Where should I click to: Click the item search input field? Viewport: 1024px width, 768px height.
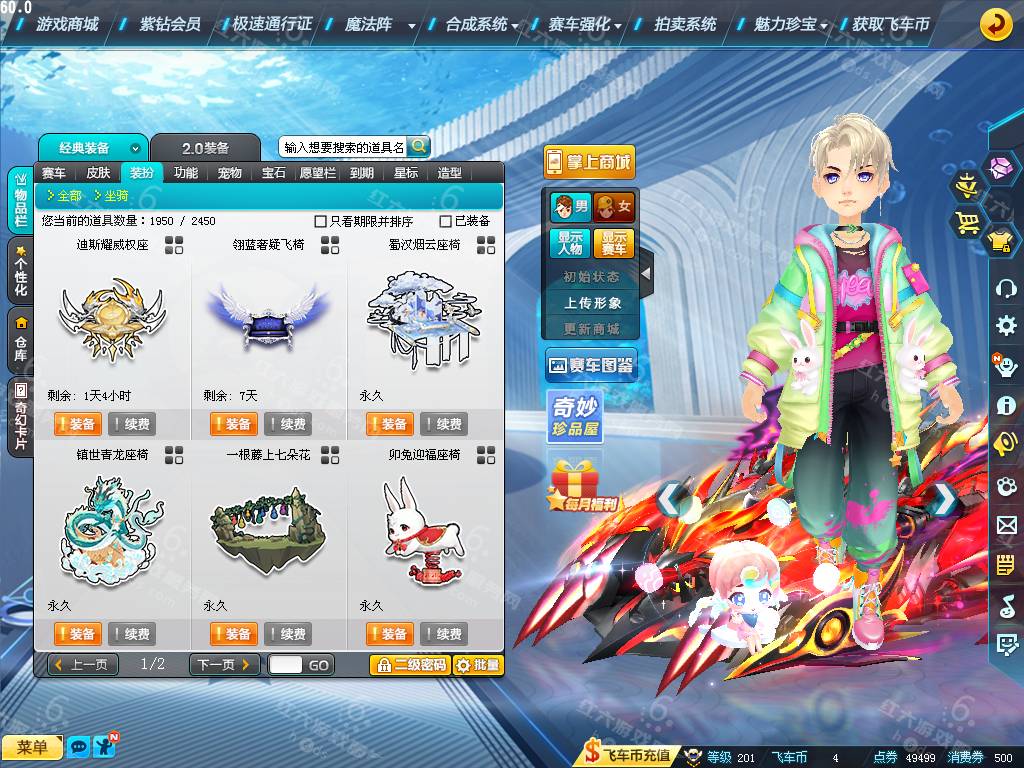coord(343,147)
